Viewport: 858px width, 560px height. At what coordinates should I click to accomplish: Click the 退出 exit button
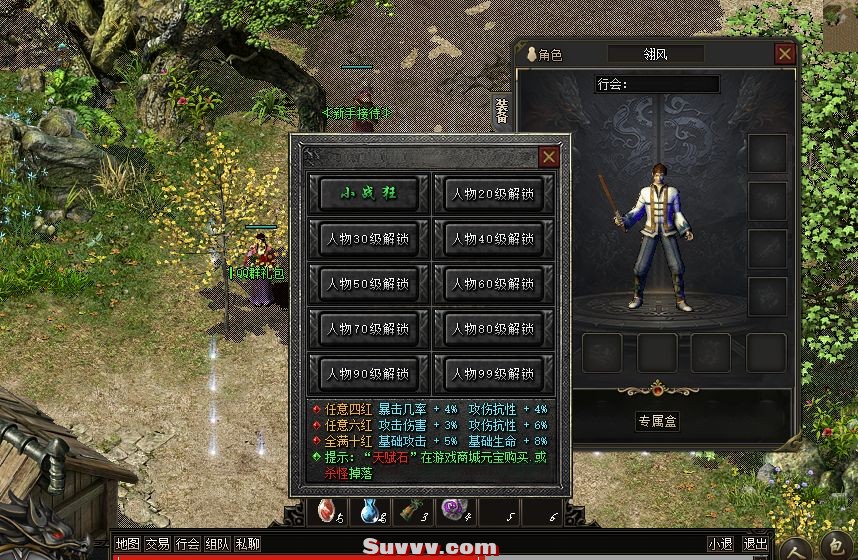pos(755,545)
